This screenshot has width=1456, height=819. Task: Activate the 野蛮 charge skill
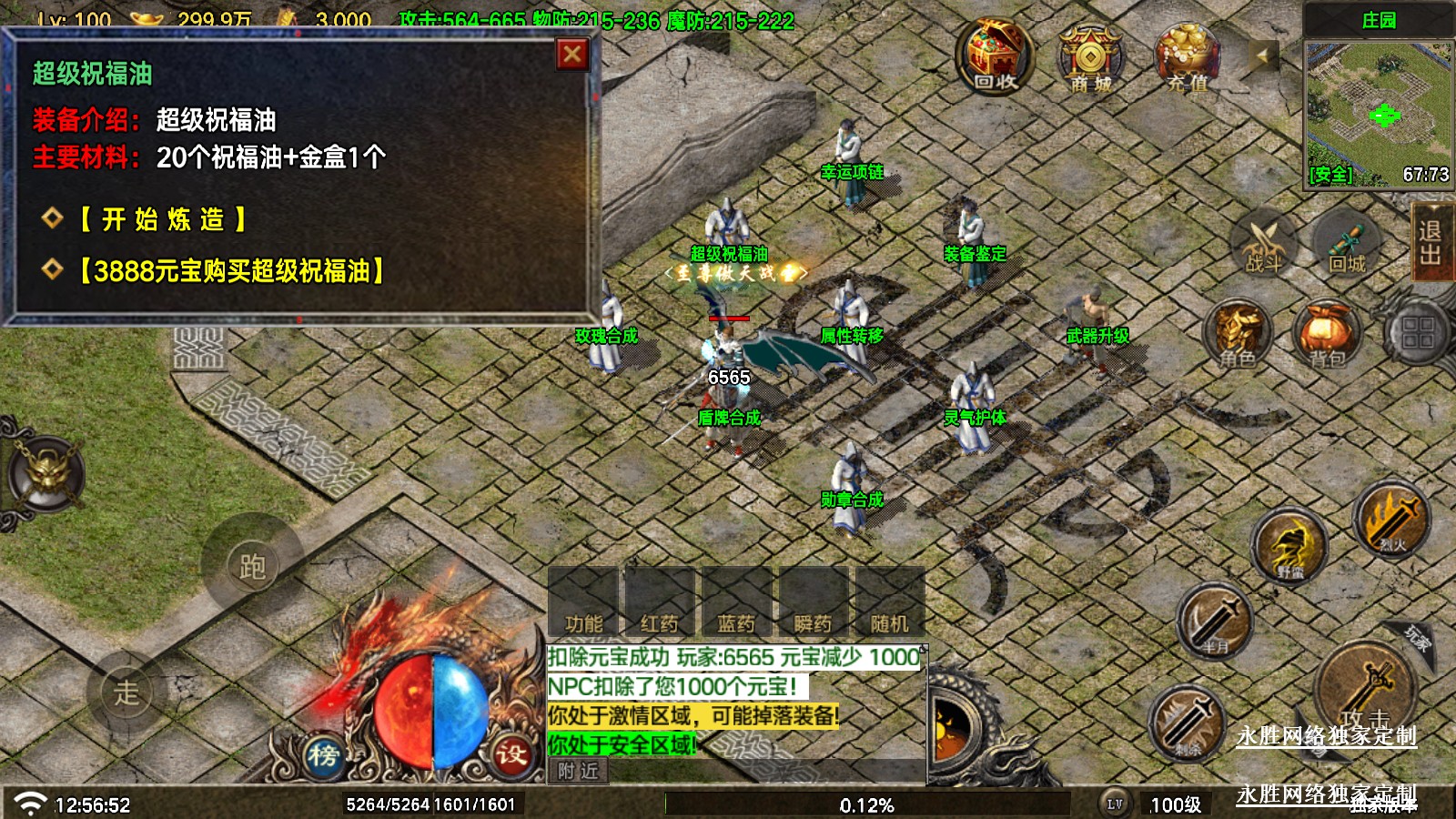click(1289, 548)
